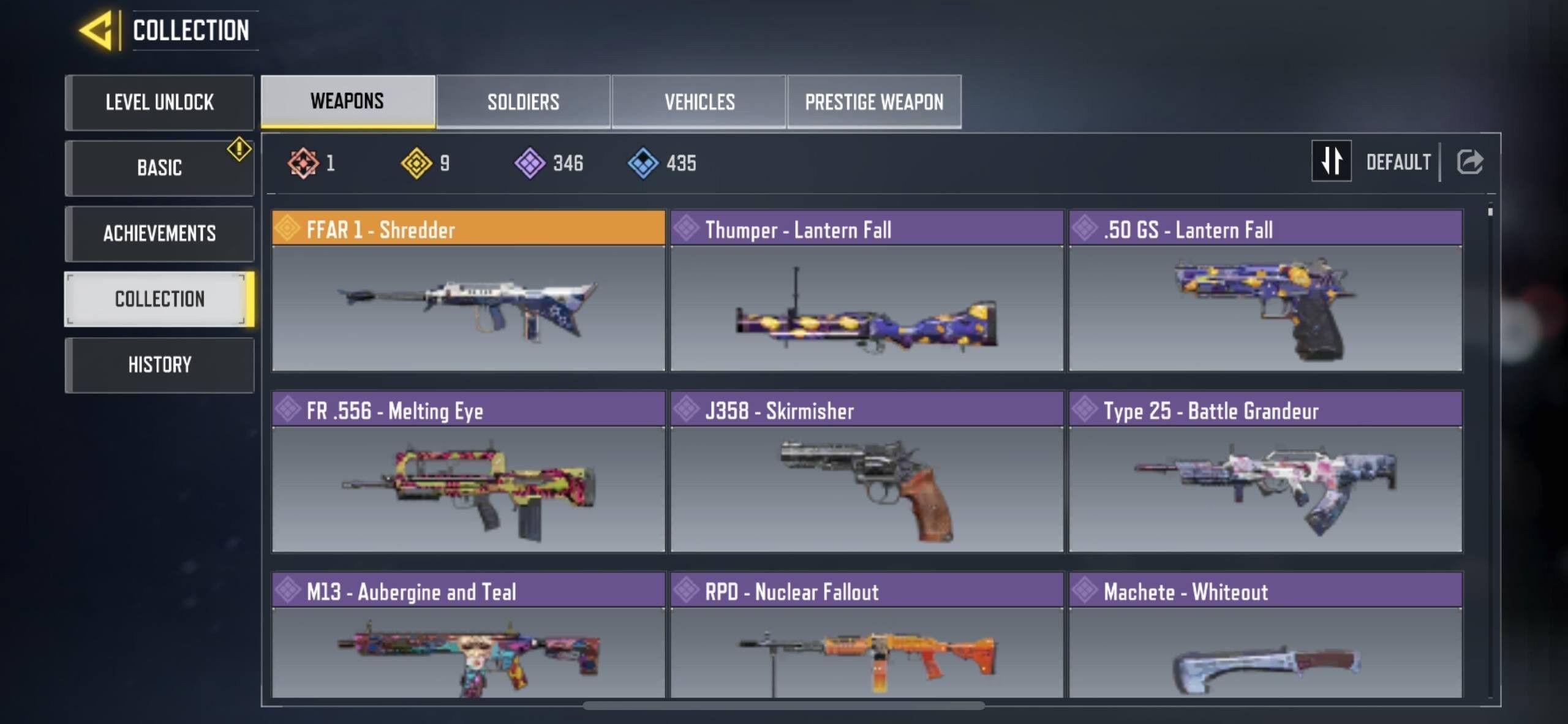Filter by the purple rare rarity icon
Screen dimensions: 1568x724
point(530,162)
